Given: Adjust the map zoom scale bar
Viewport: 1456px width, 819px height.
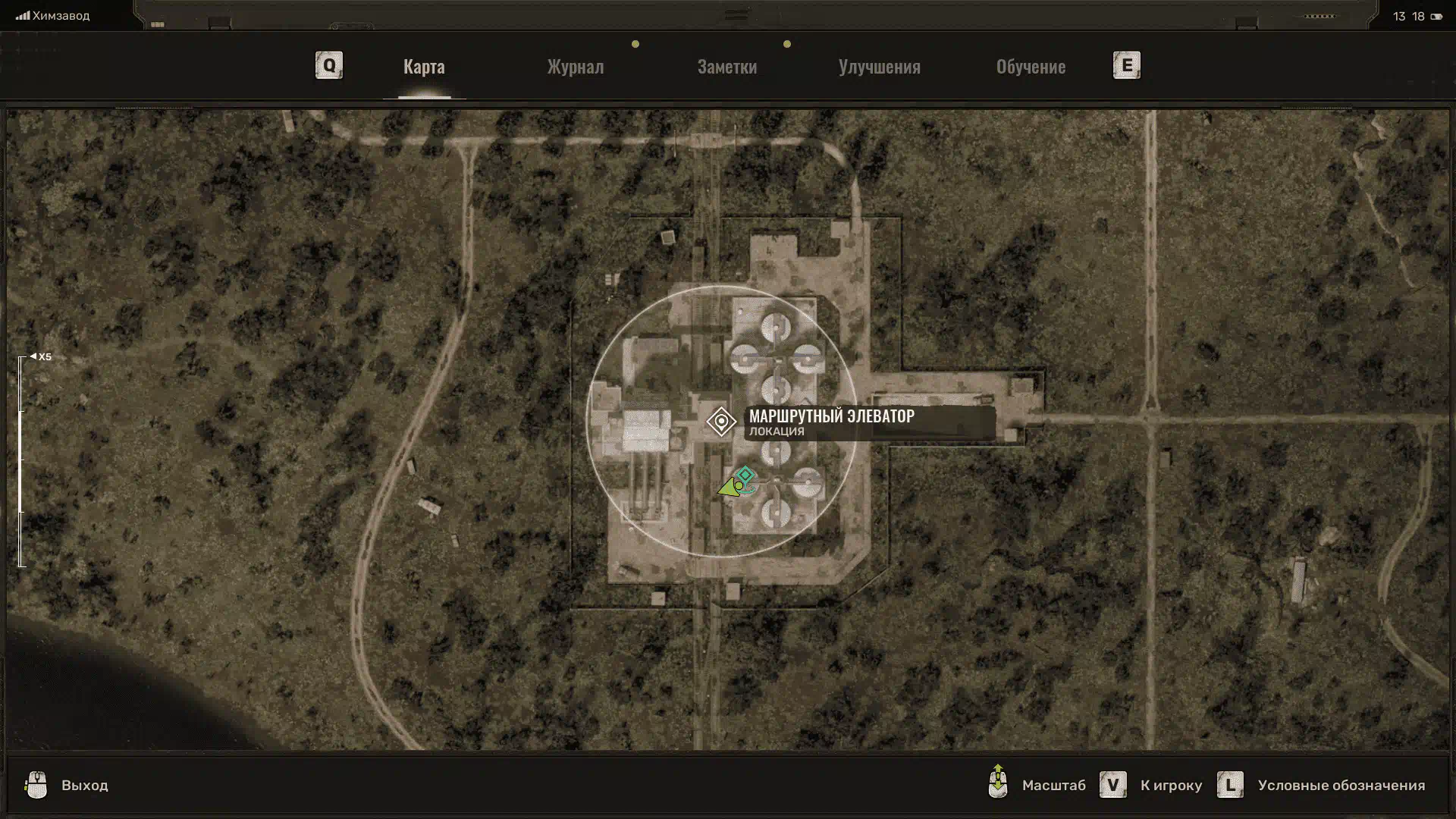Looking at the screenshot, I should (21, 461).
